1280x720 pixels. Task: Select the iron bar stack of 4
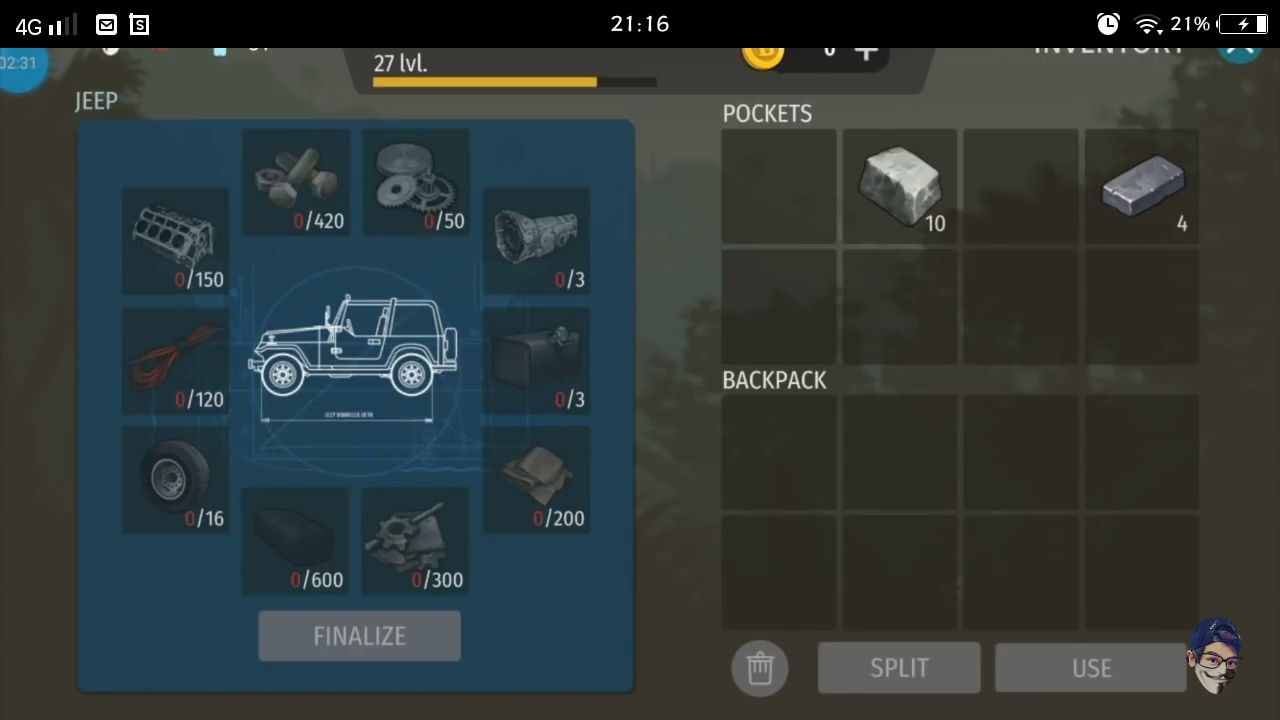point(1140,185)
